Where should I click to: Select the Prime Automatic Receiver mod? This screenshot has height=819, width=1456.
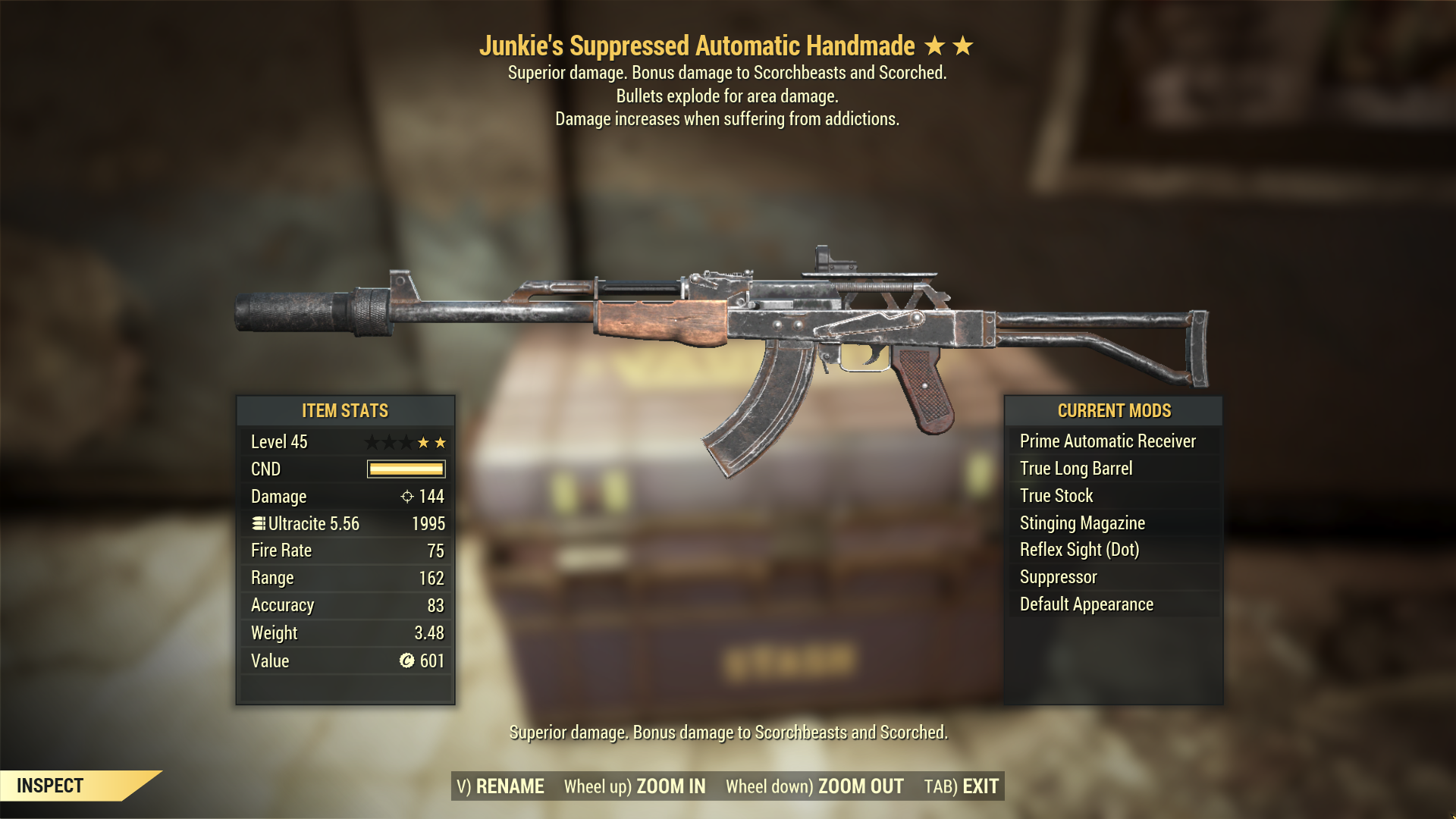click(1107, 441)
